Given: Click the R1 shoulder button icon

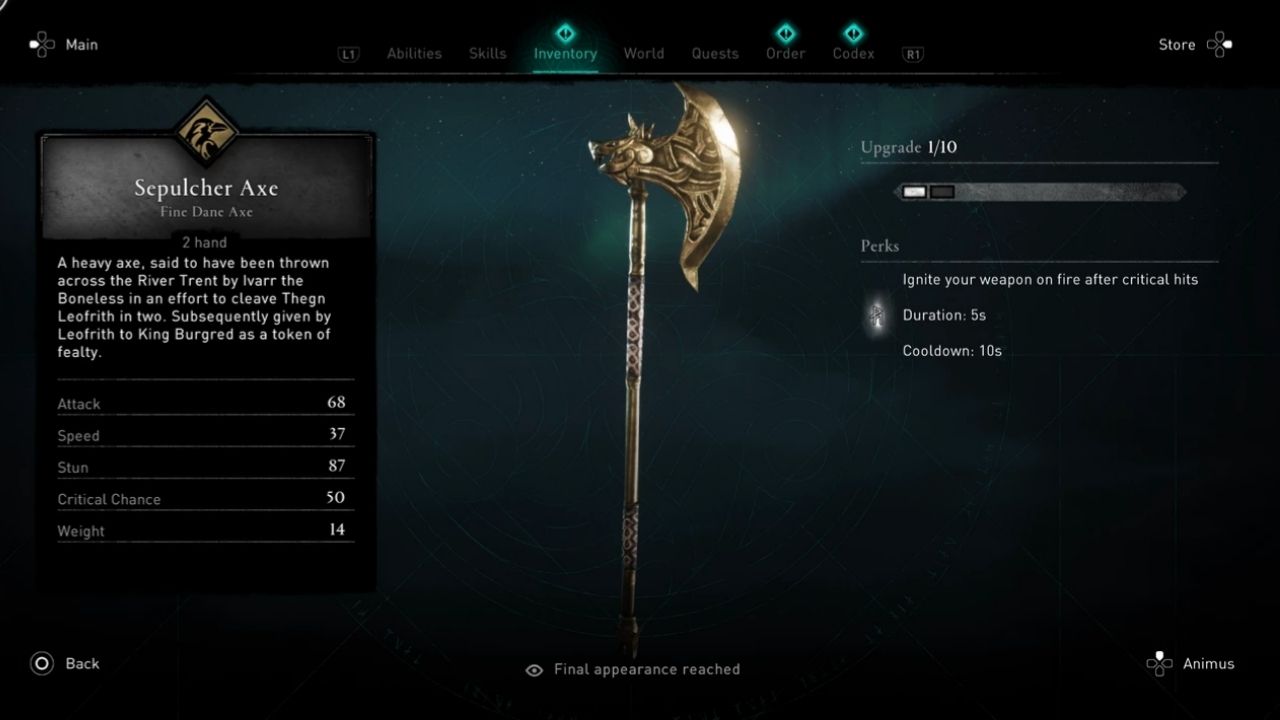Looking at the screenshot, I should (x=911, y=55).
